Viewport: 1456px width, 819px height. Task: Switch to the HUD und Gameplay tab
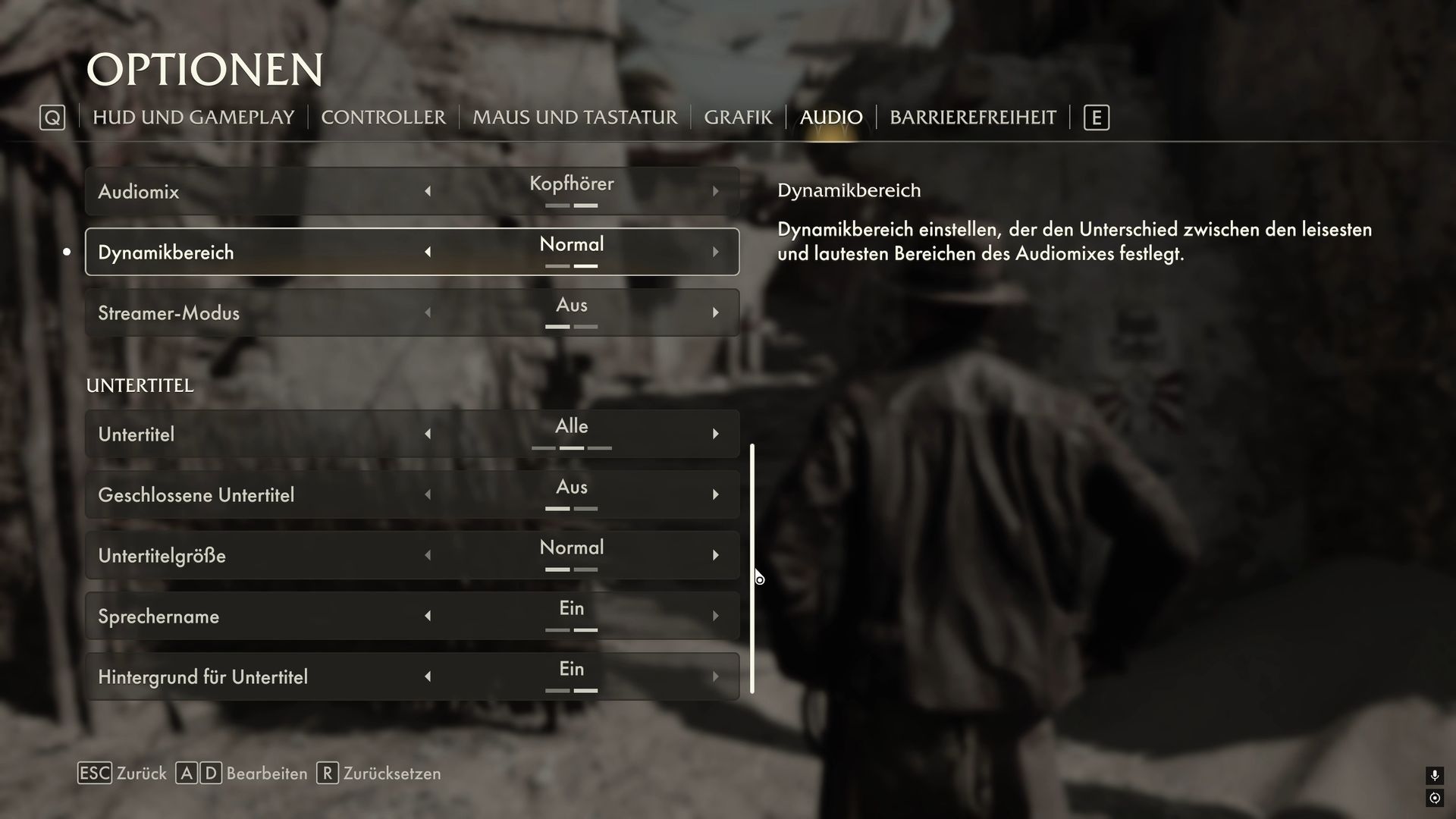pos(193,118)
